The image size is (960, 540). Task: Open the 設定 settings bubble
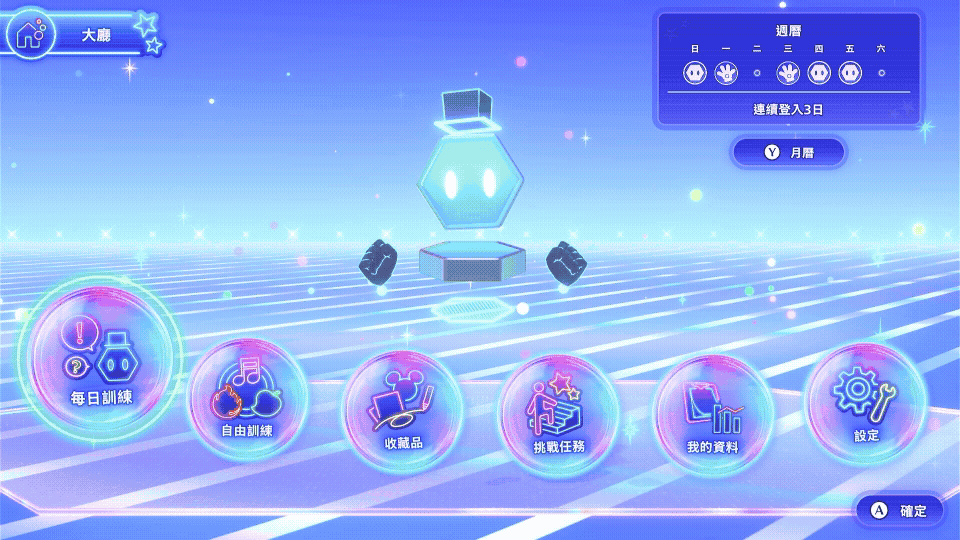pos(866,401)
